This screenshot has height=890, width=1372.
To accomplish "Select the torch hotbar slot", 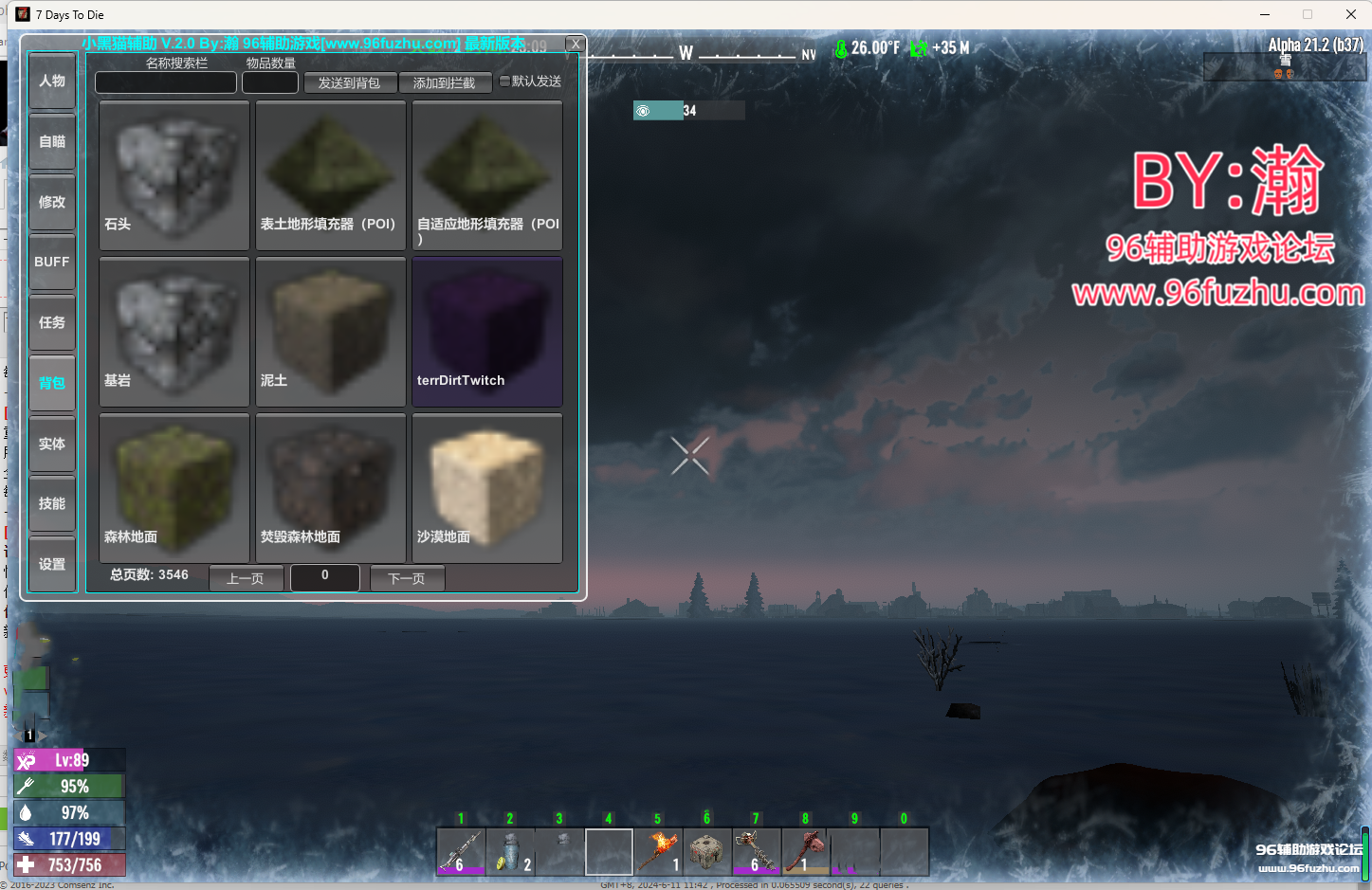I will point(658,851).
